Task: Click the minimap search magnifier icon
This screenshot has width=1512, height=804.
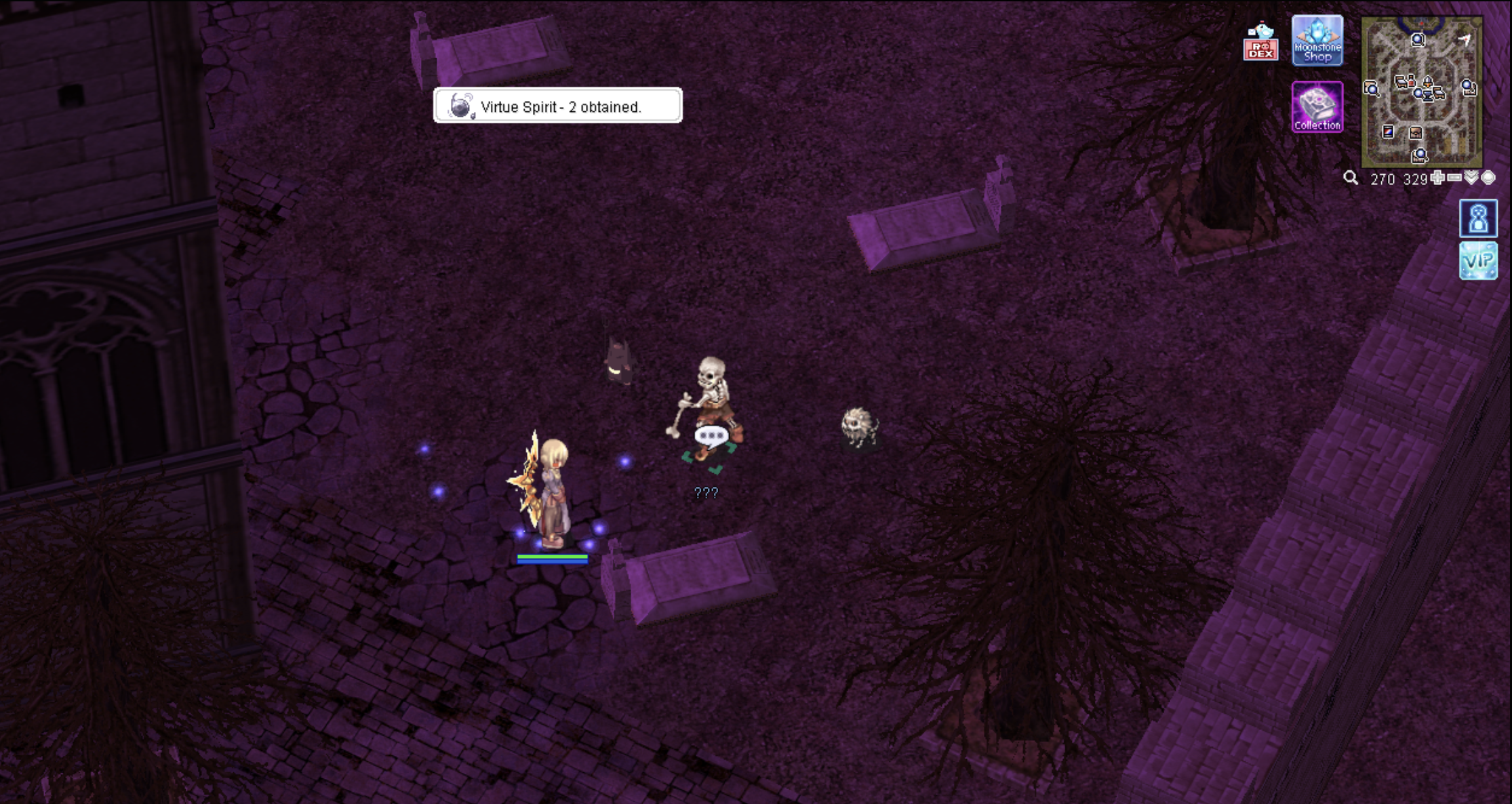Action: coord(1351,178)
